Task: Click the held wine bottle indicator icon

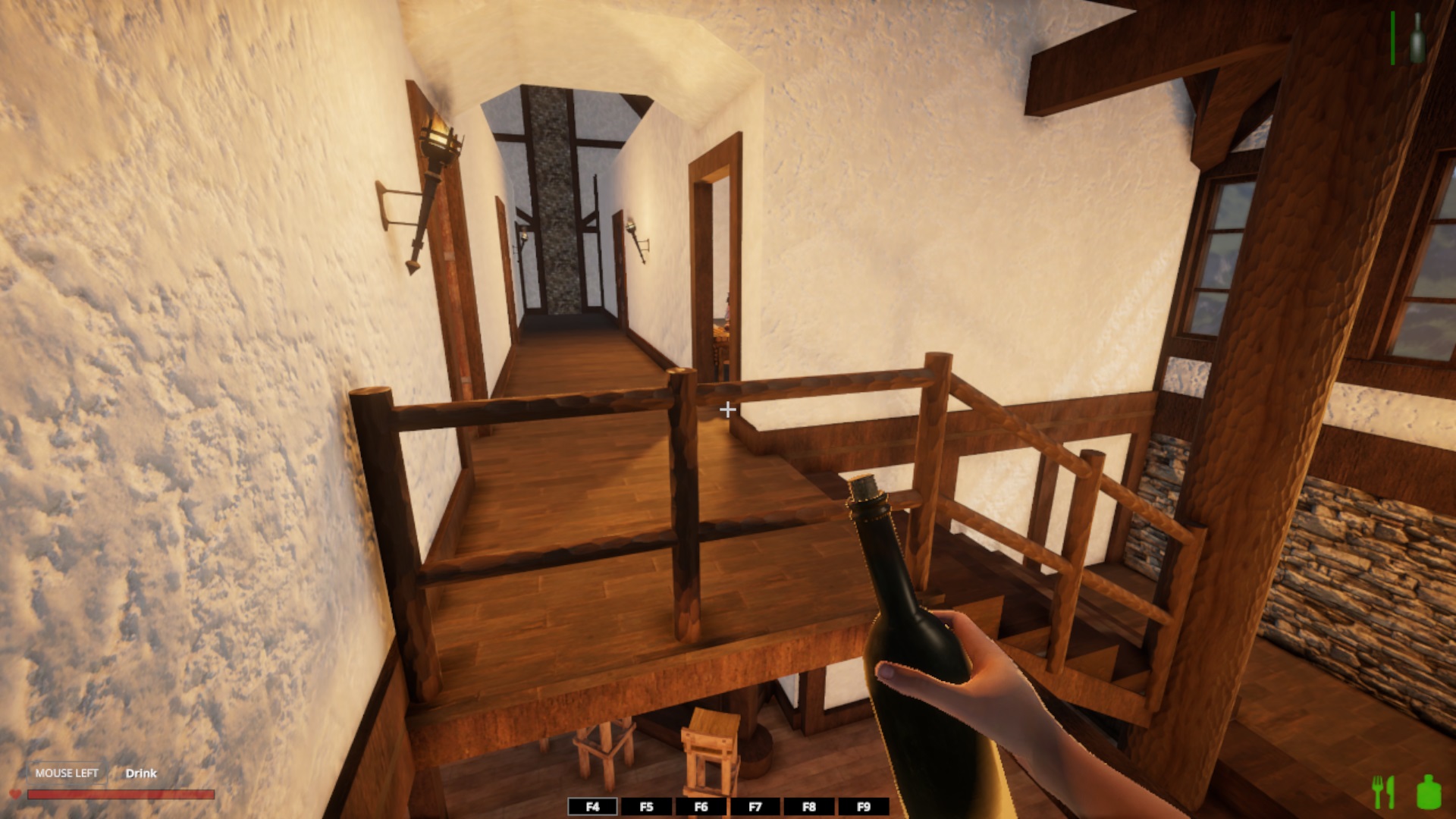Action: [x=1417, y=38]
